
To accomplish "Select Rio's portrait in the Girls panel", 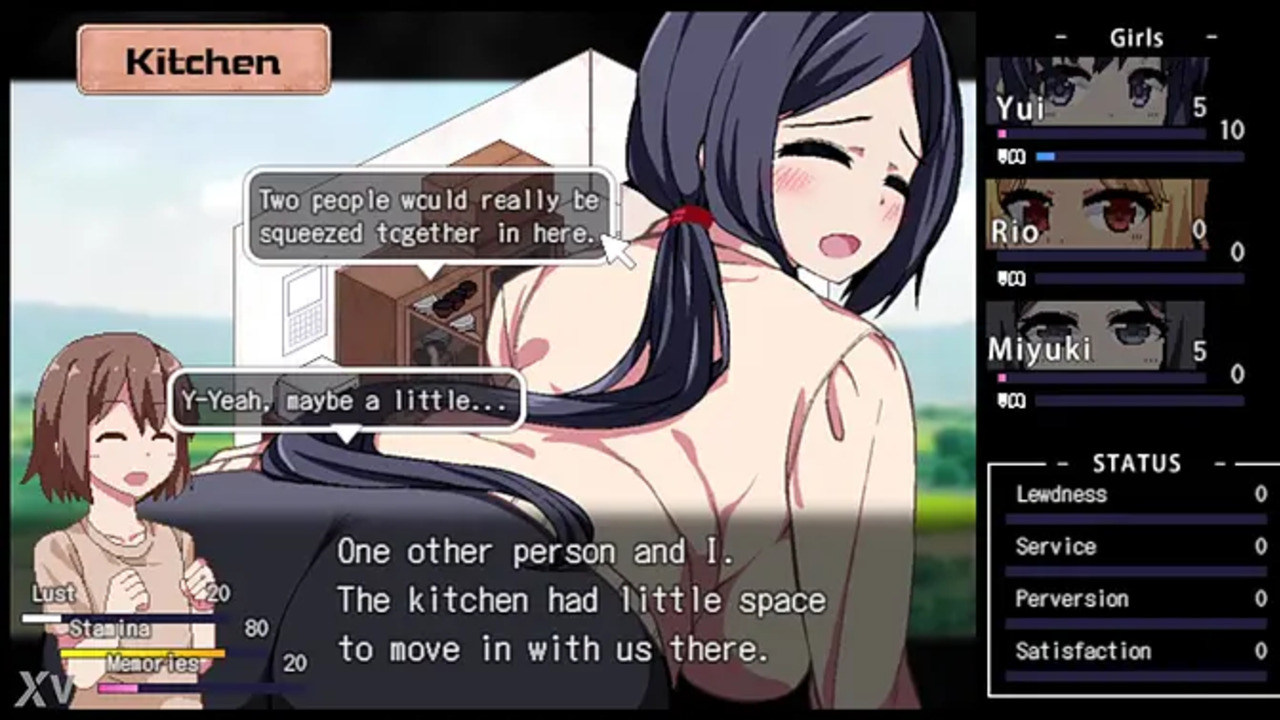I will (x=1097, y=213).
